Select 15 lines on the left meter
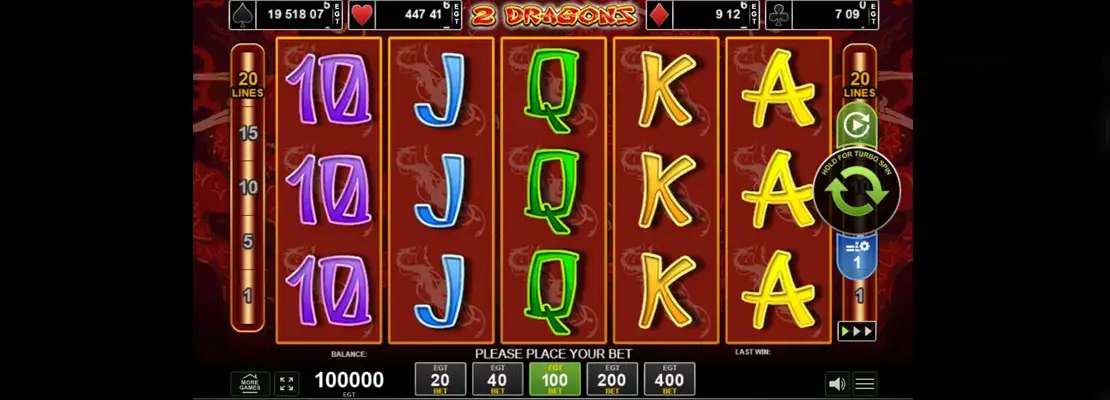 click(247, 133)
